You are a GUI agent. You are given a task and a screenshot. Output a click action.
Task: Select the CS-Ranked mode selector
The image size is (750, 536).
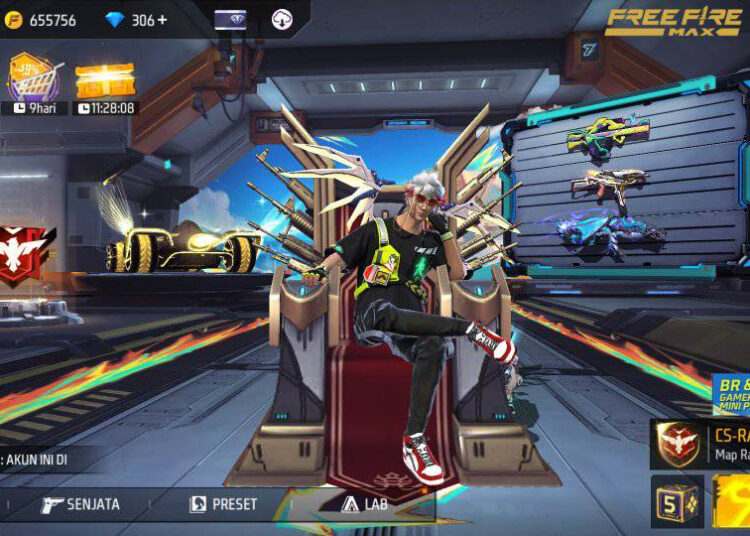(700, 445)
